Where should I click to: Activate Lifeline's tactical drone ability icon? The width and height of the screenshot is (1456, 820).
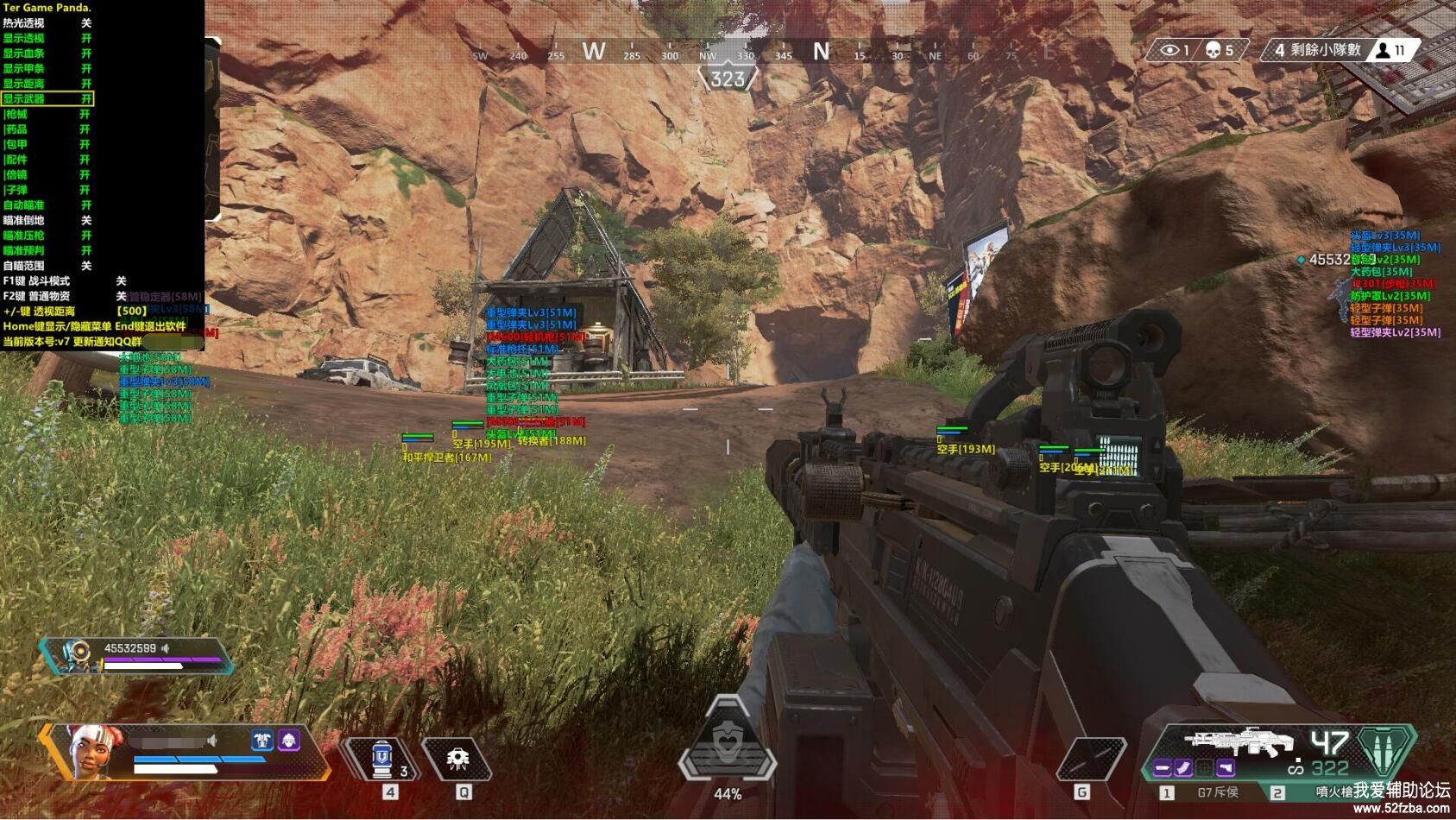pos(457,760)
